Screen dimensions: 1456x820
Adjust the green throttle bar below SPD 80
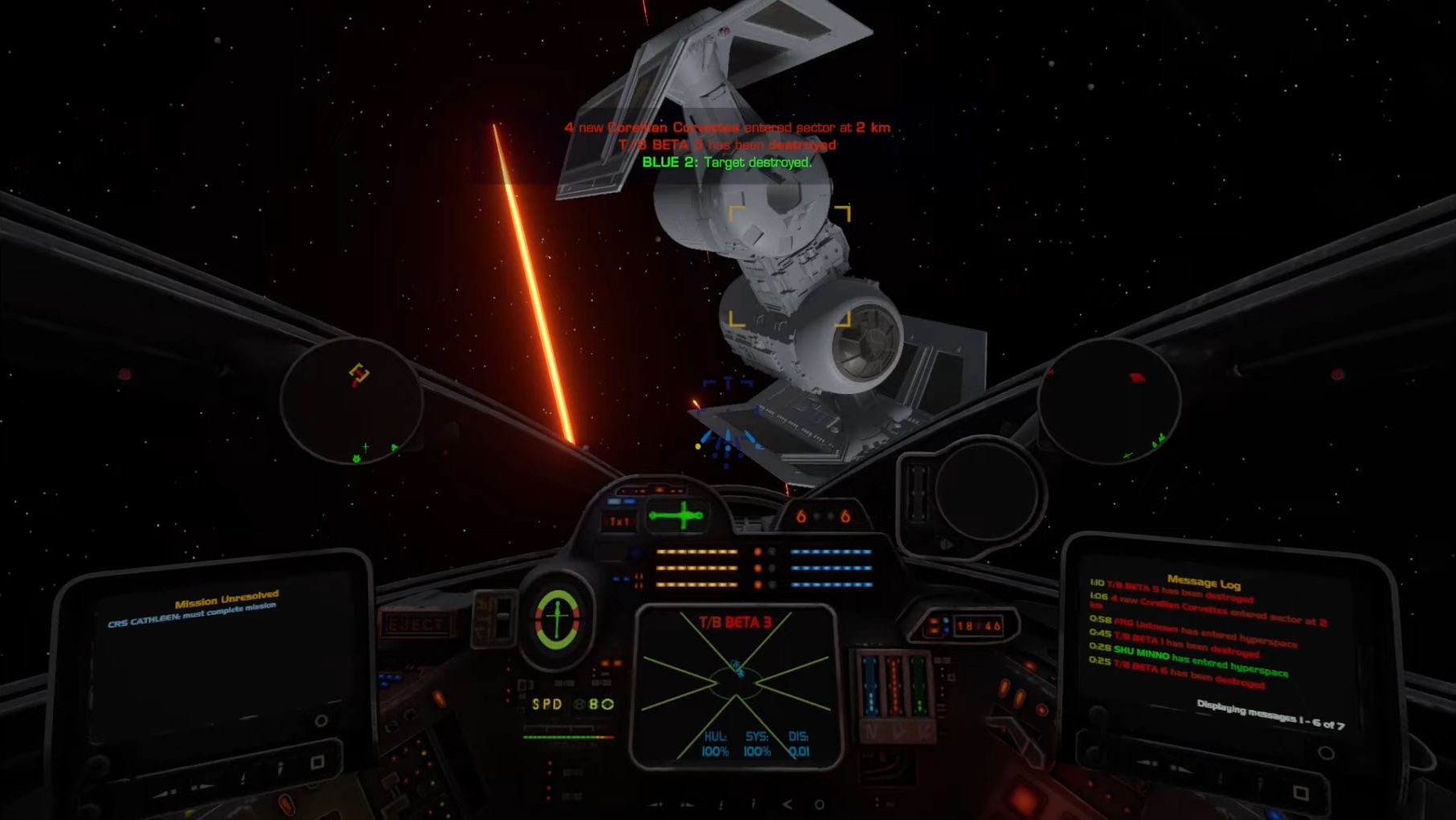coord(567,736)
